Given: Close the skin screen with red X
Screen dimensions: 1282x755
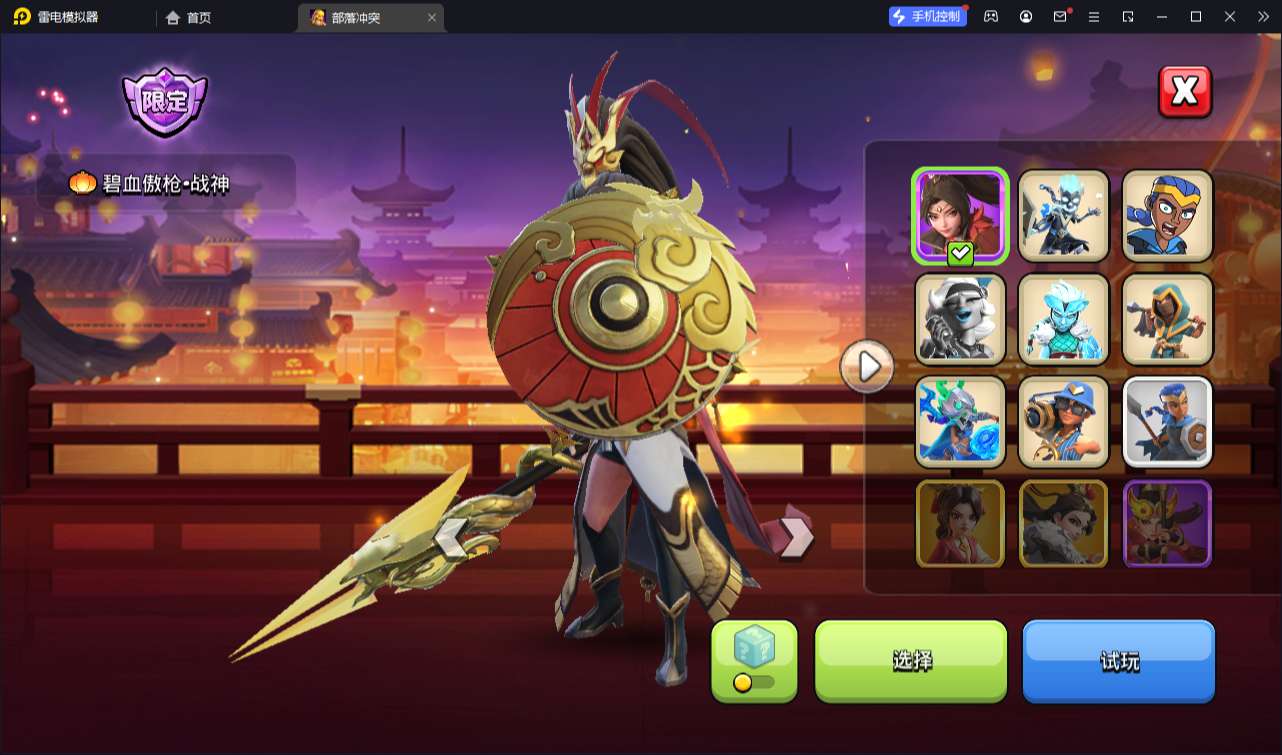Looking at the screenshot, I should tap(1185, 92).
